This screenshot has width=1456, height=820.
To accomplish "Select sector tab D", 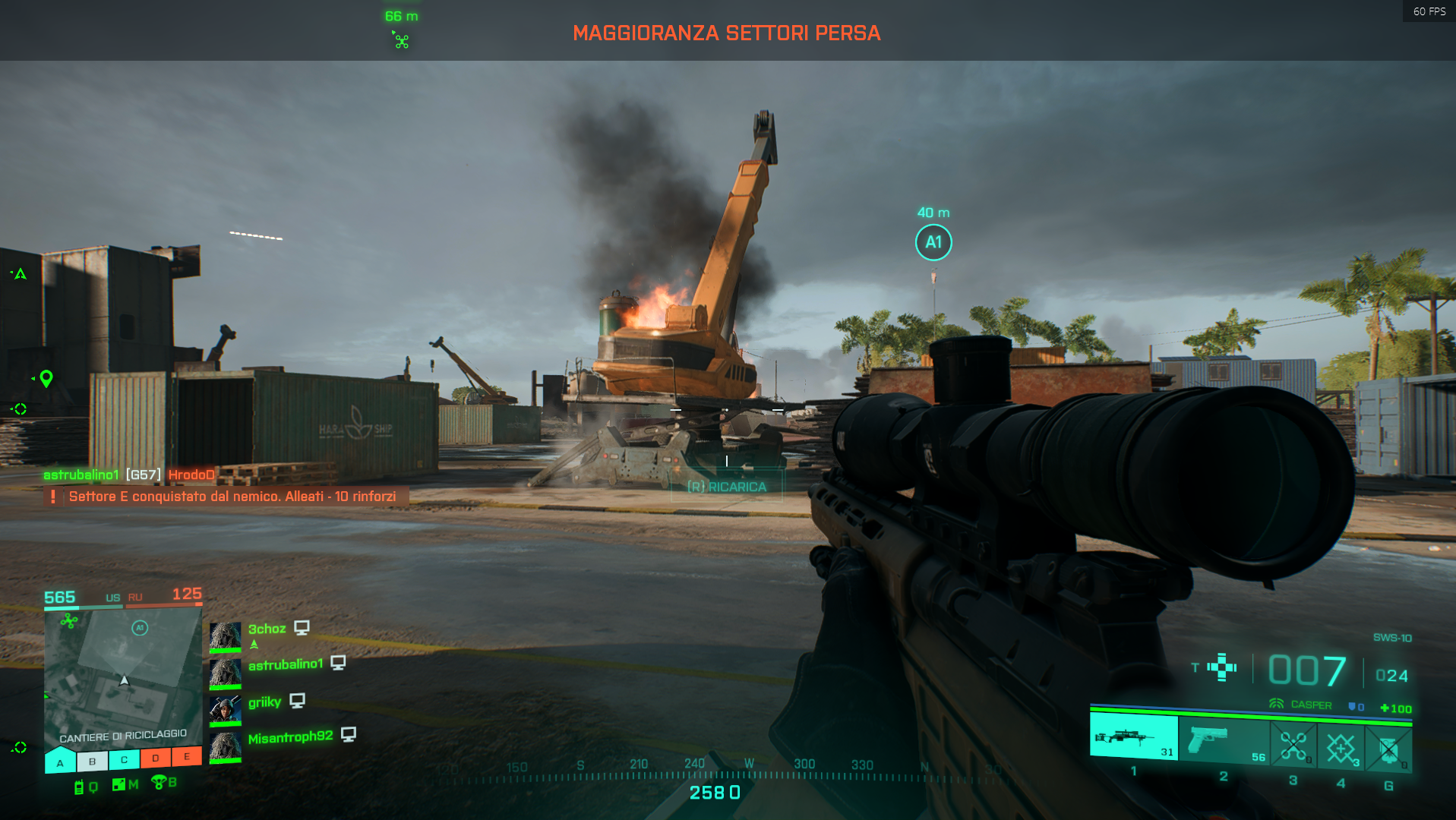I will (x=156, y=758).
